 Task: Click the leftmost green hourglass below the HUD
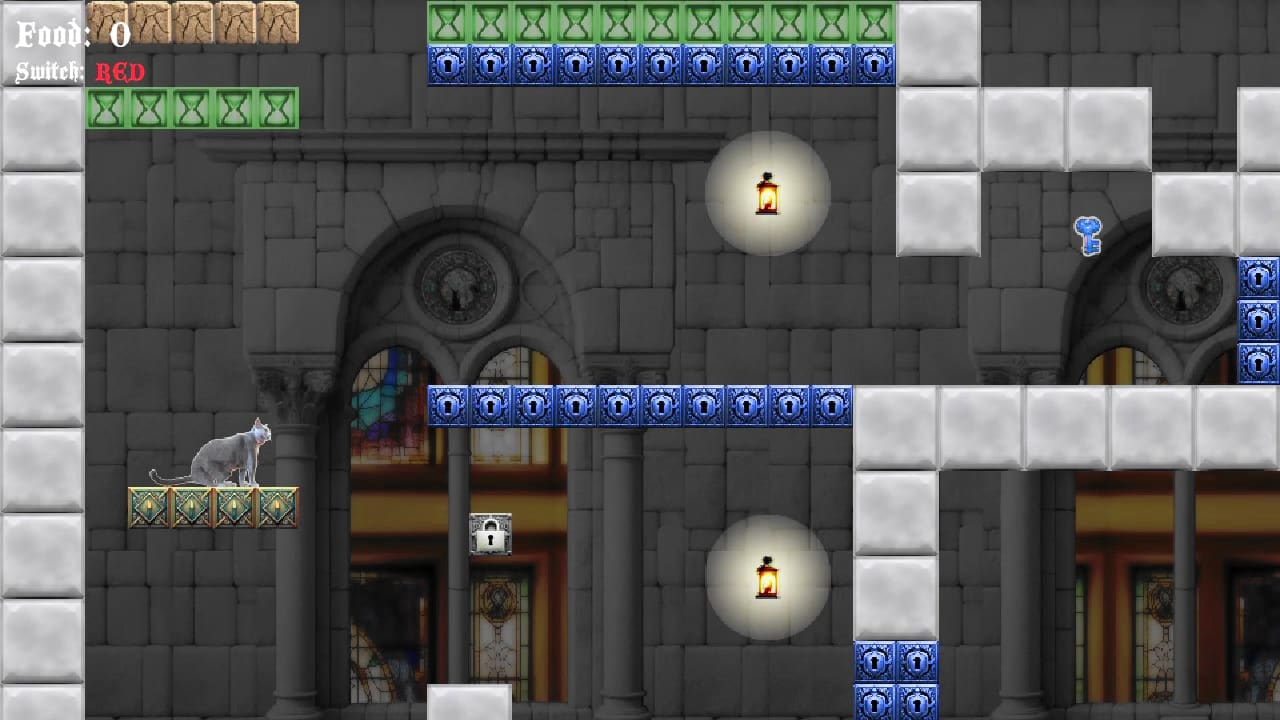coord(108,108)
